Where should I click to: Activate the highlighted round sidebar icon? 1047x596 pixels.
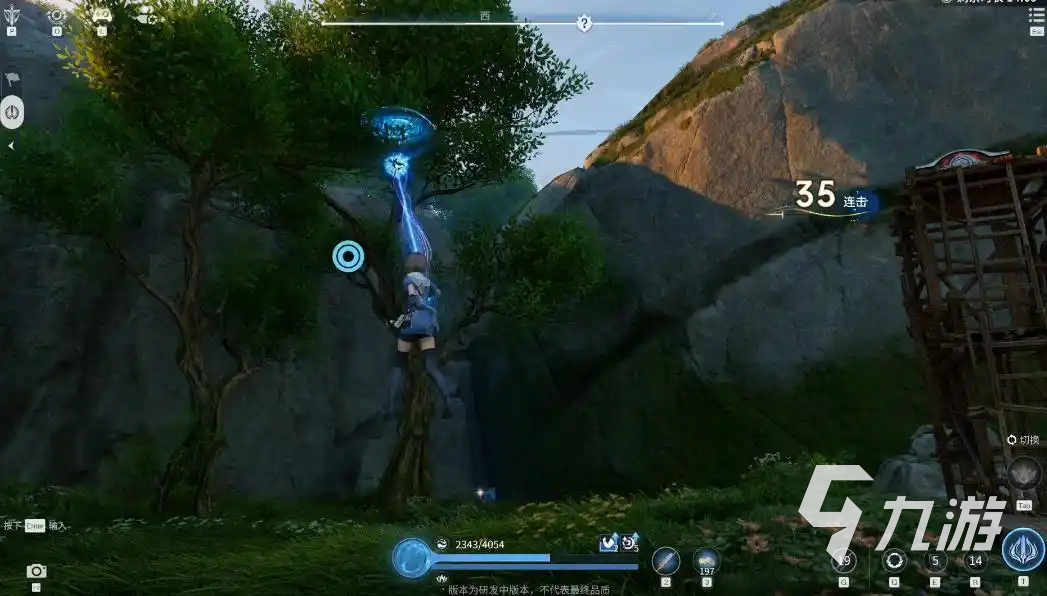pyautogui.click(x=12, y=112)
